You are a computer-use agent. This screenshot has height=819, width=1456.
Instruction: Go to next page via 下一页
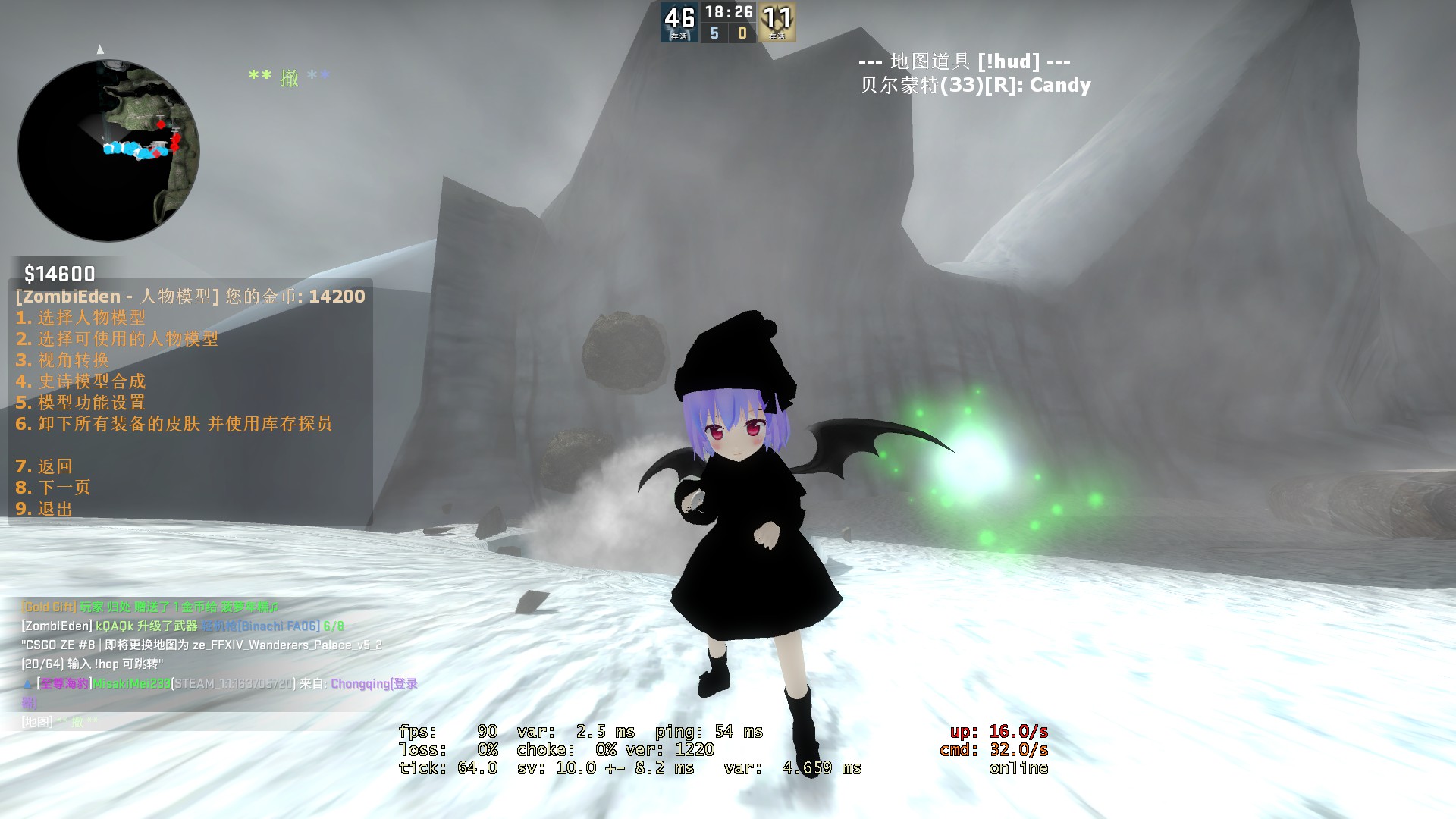53,488
